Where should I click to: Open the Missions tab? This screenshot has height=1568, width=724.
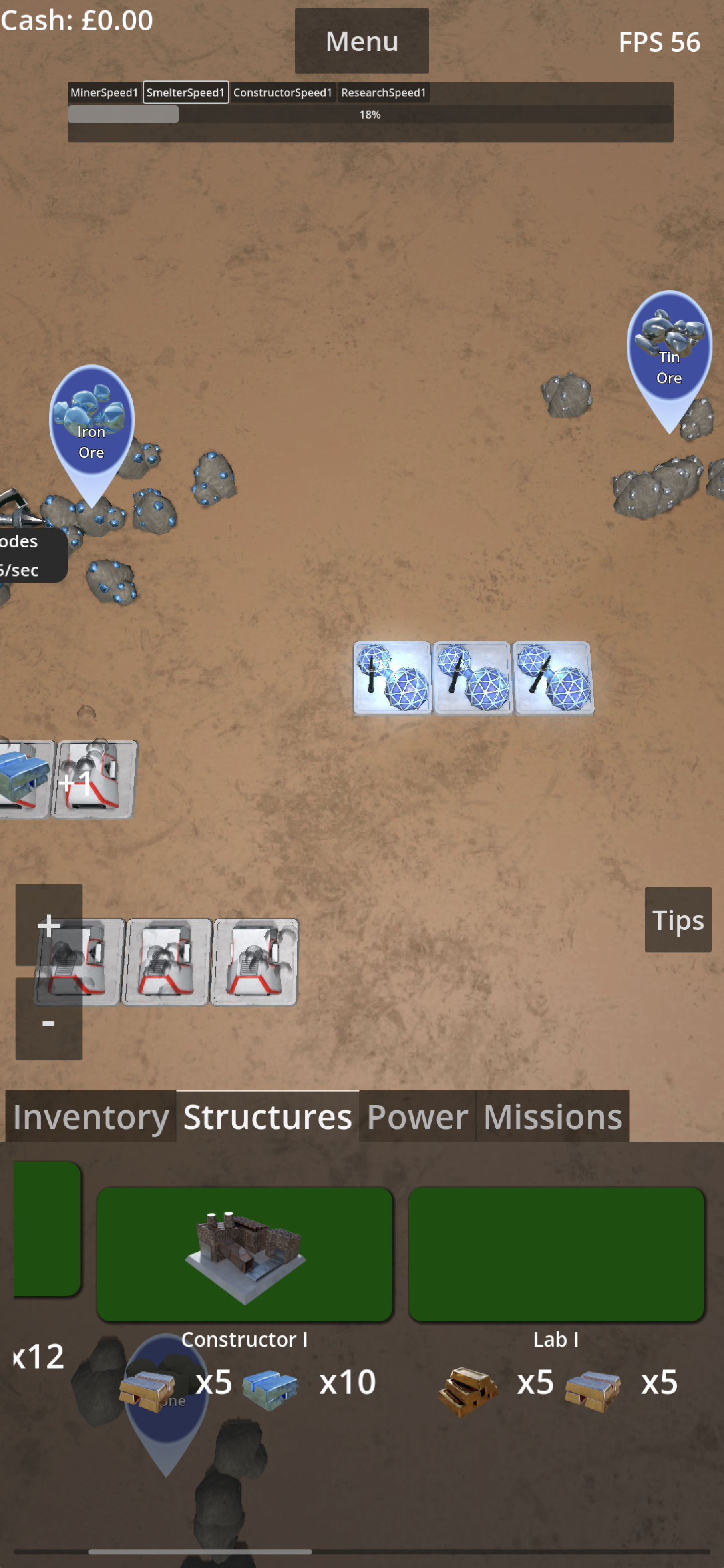(551, 1117)
